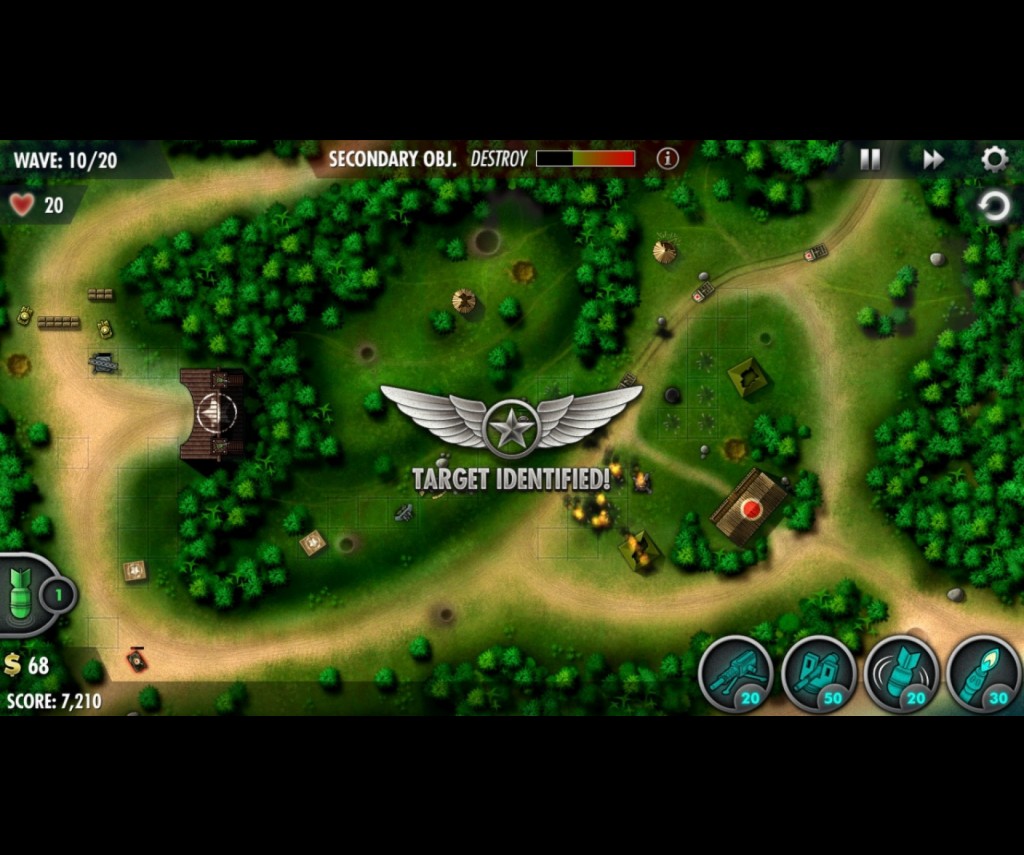Toggle fast-forward speed

click(933, 160)
